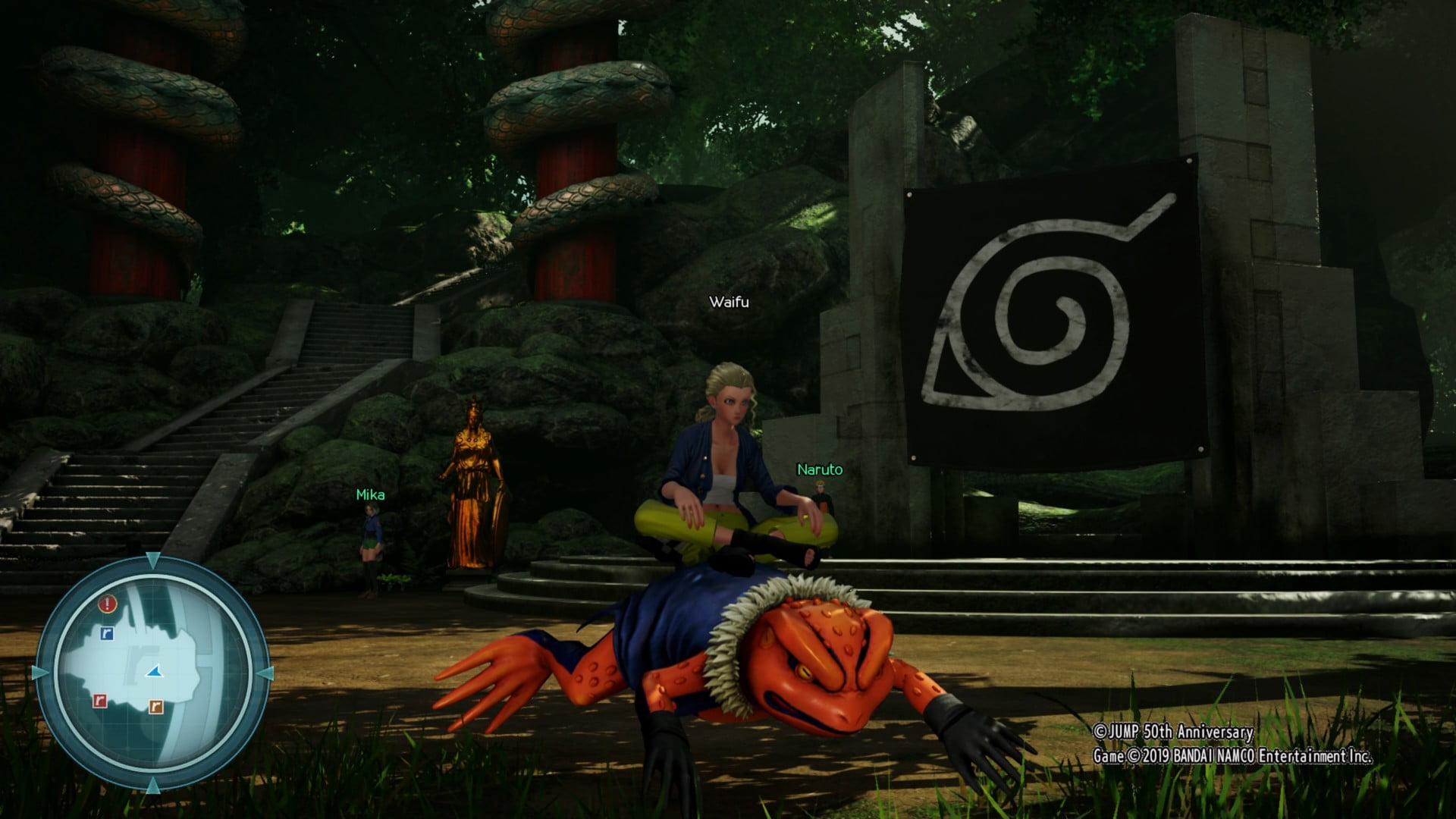Click the Waifu player name label
Viewport: 1456px width, 819px height.
729,302
